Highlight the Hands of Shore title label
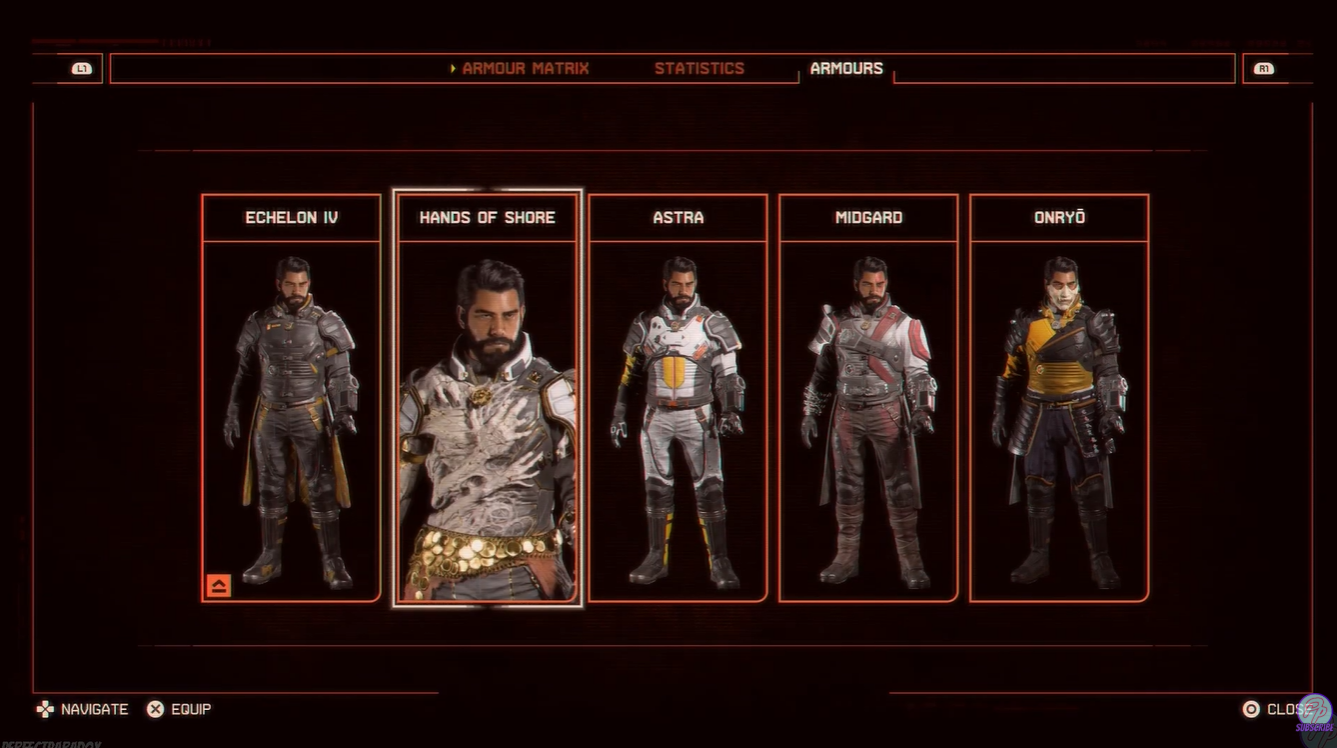Image resolution: width=1337 pixels, height=748 pixels. pos(486,217)
